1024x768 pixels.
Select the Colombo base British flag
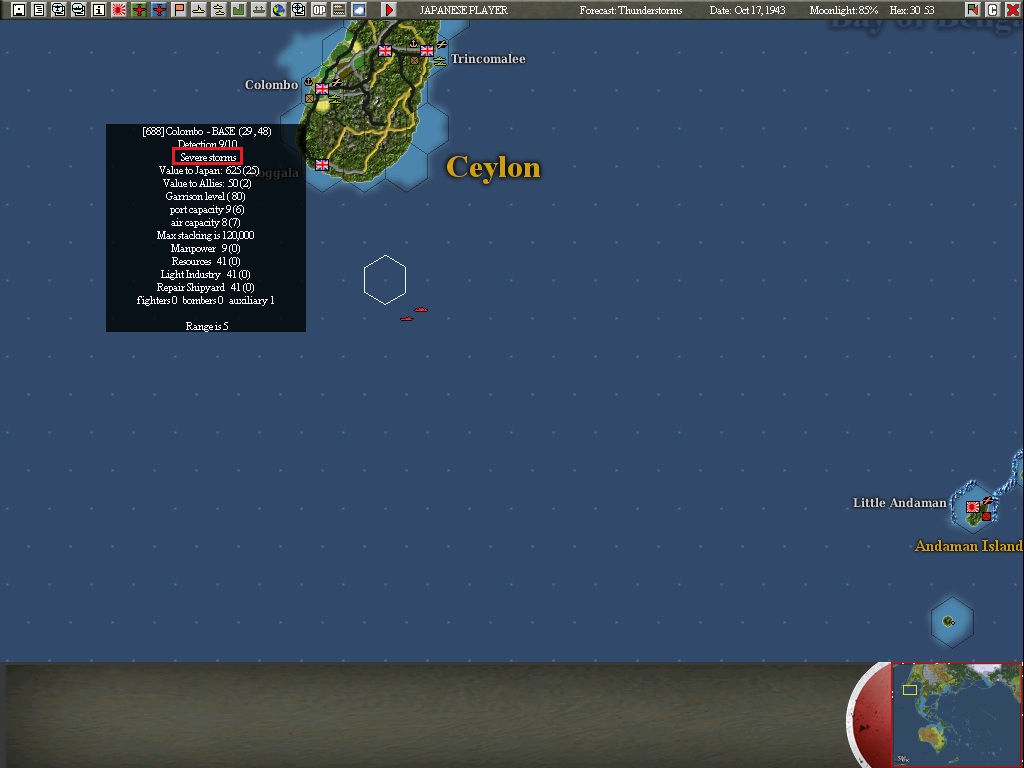click(x=322, y=89)
